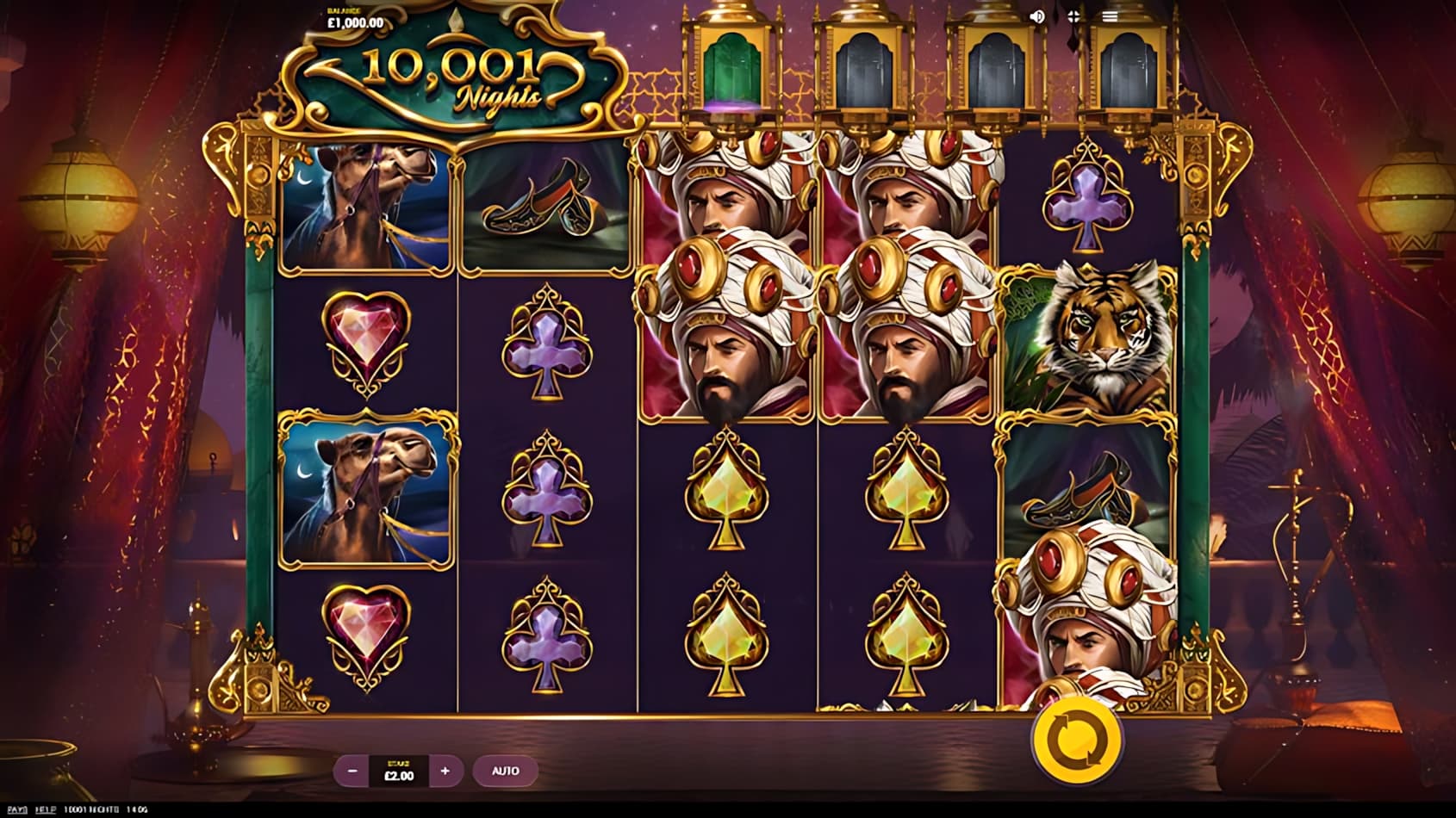1456x818 pixels.
Task: Enable autoplay with the AUTO button
Action: point(507,771)
